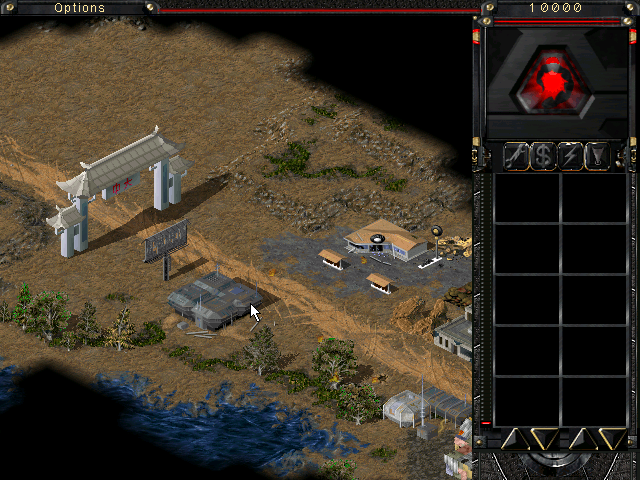Toggle the lightning bolt power button
The height and width of the screenshot is (481, 641).
click(571, 155)
